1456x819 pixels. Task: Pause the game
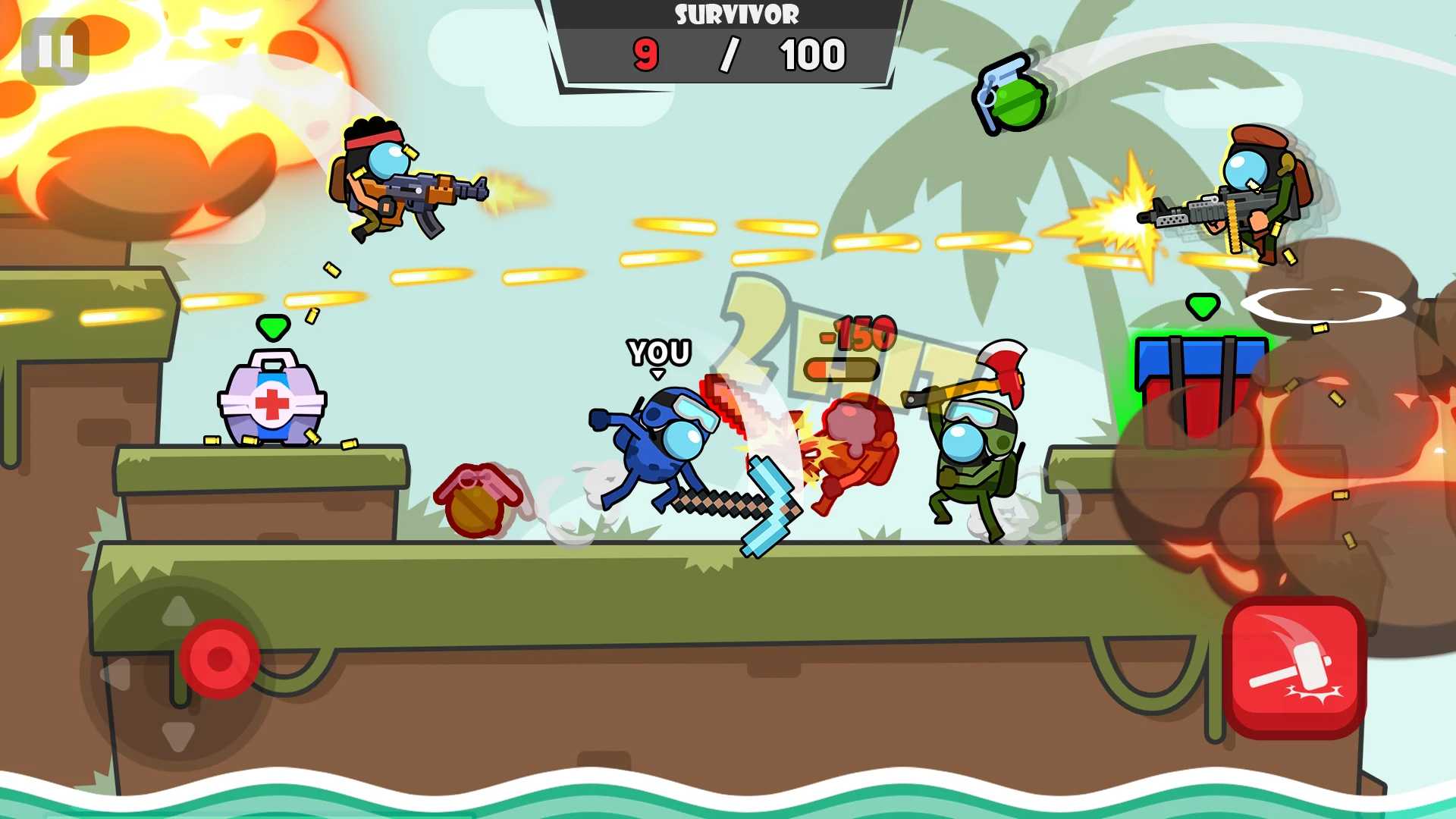[55, 52]
